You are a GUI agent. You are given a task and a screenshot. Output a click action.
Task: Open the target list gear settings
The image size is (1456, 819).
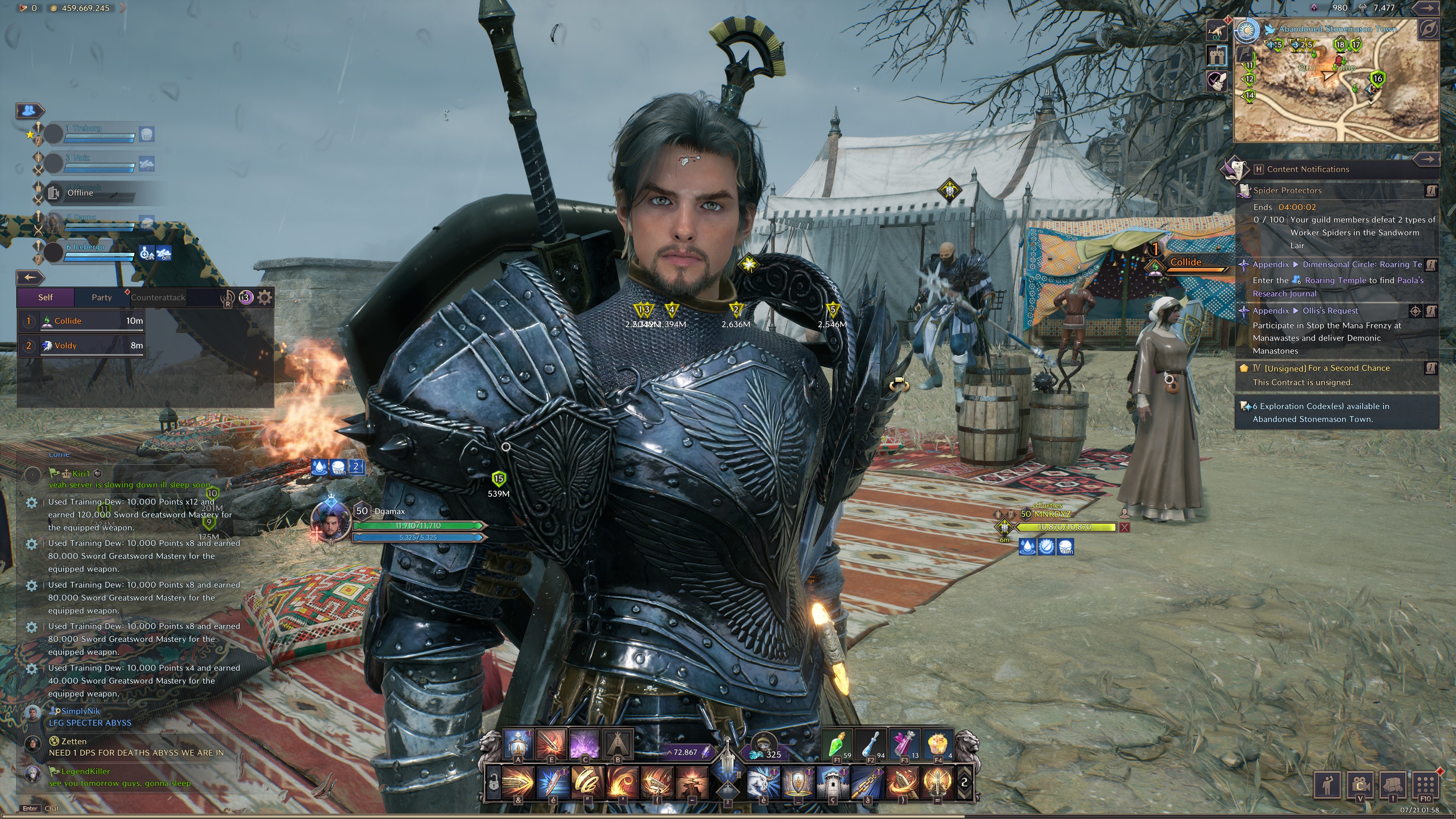[265, 297]
